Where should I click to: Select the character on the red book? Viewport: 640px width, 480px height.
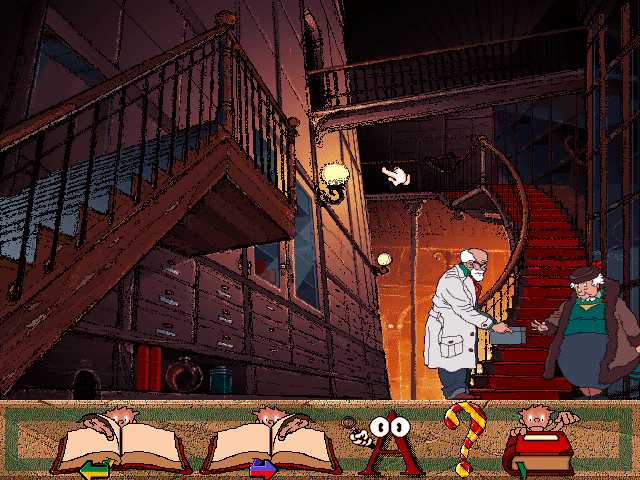pos(540,442)
